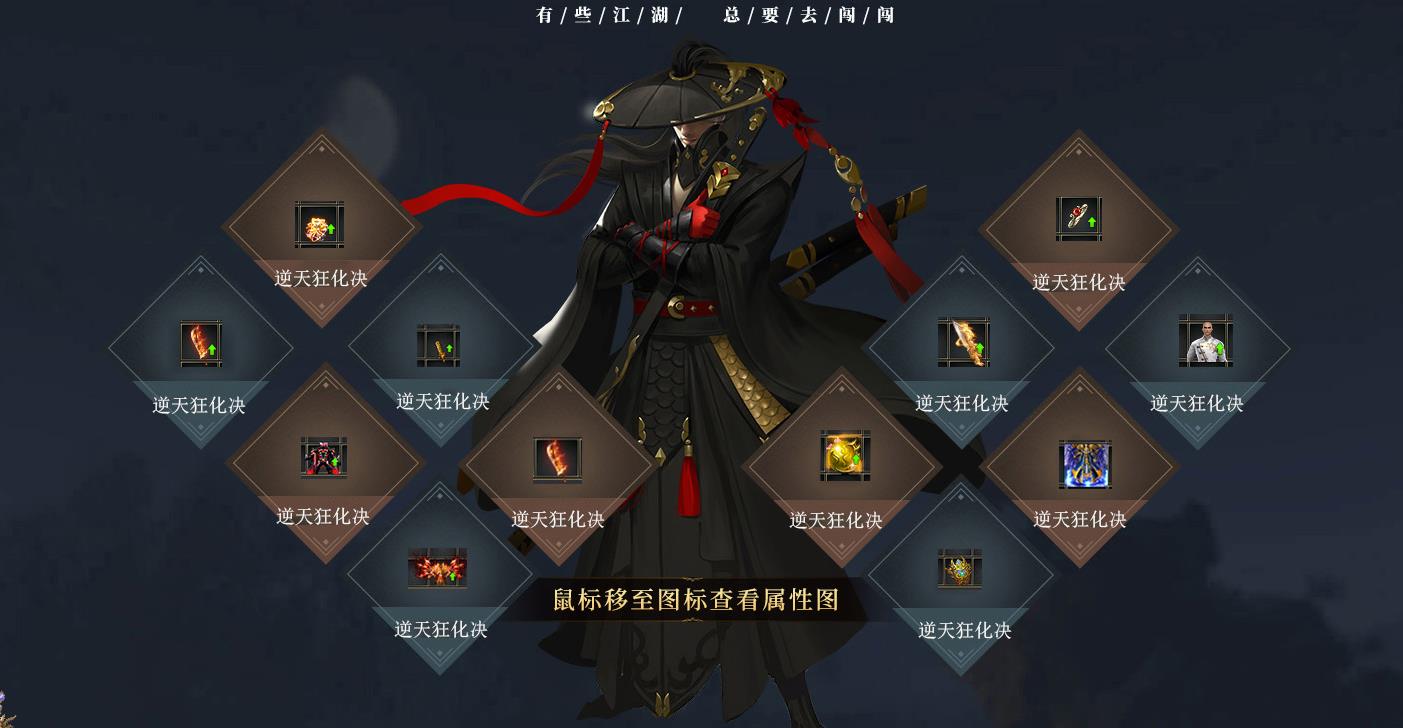1403x728 pixels.
Task: Select the golden orb icon
Action: click(x=844, y=456)
